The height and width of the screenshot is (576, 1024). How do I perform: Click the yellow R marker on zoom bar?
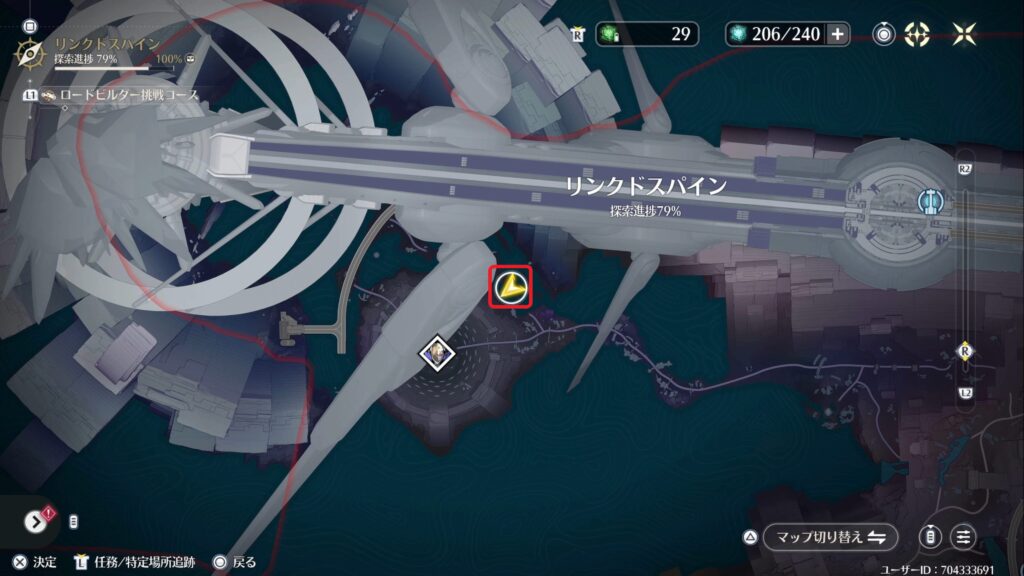[x=965, y=350]
